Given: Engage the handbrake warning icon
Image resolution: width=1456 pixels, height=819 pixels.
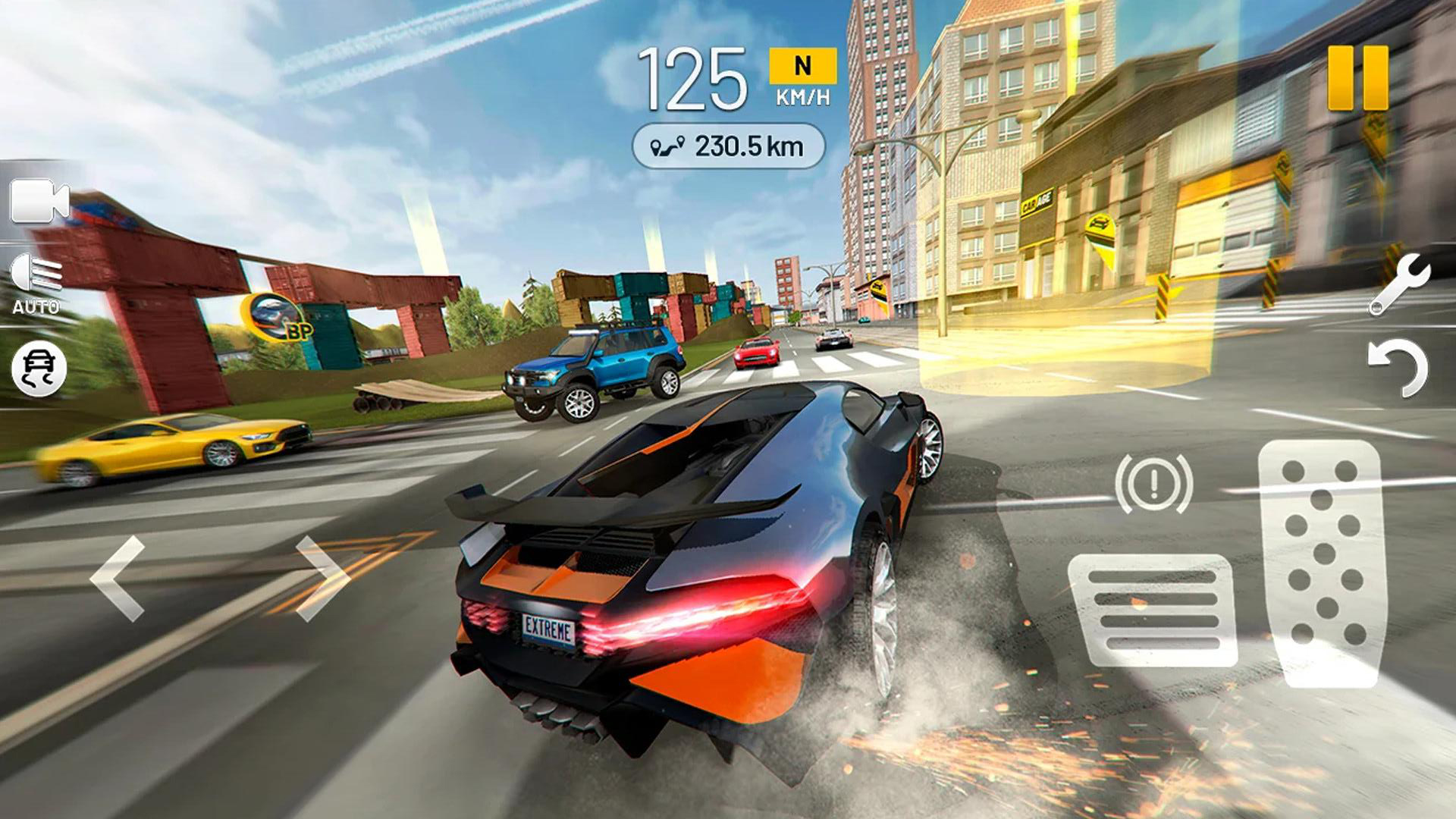Looking at the screenshot, I should coord(1153,482).
